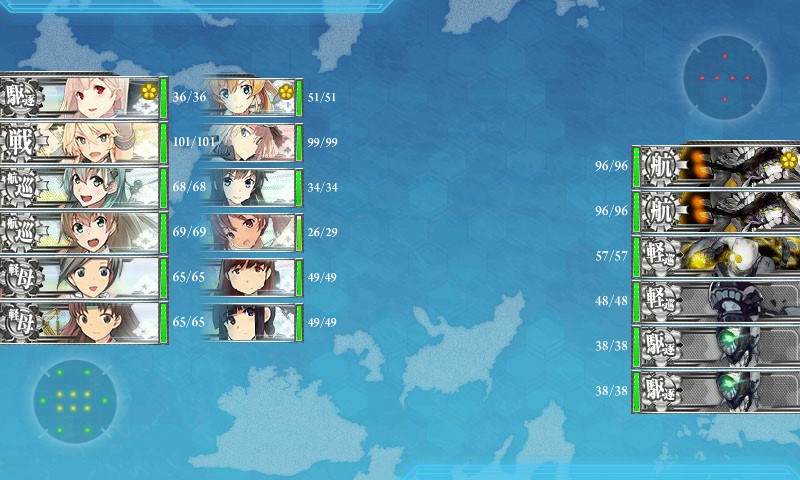Choose the aviation cruiser card with 68/68 HP

[x=84, y=187]
